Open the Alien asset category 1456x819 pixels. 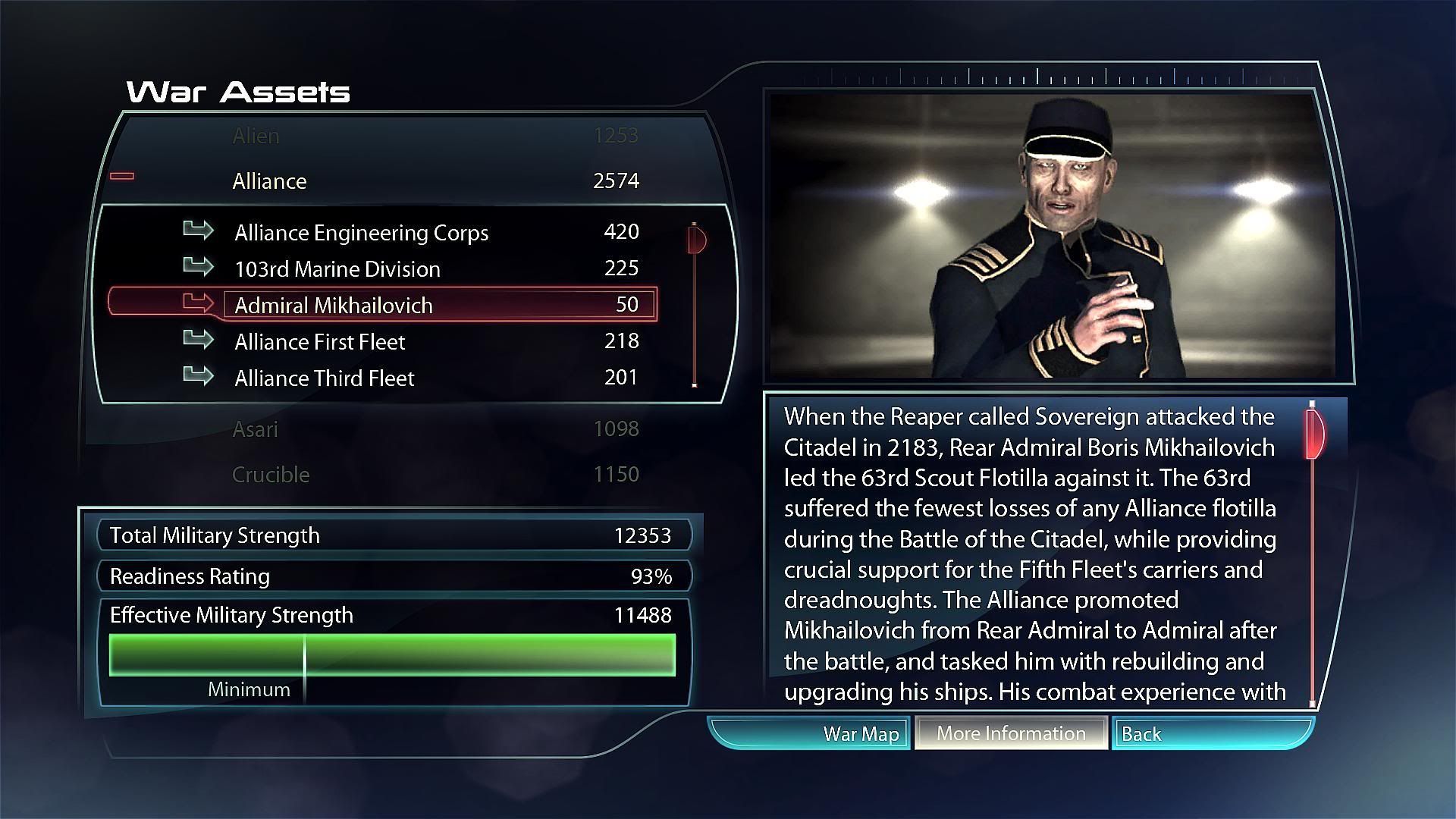(x=256, y=136)
